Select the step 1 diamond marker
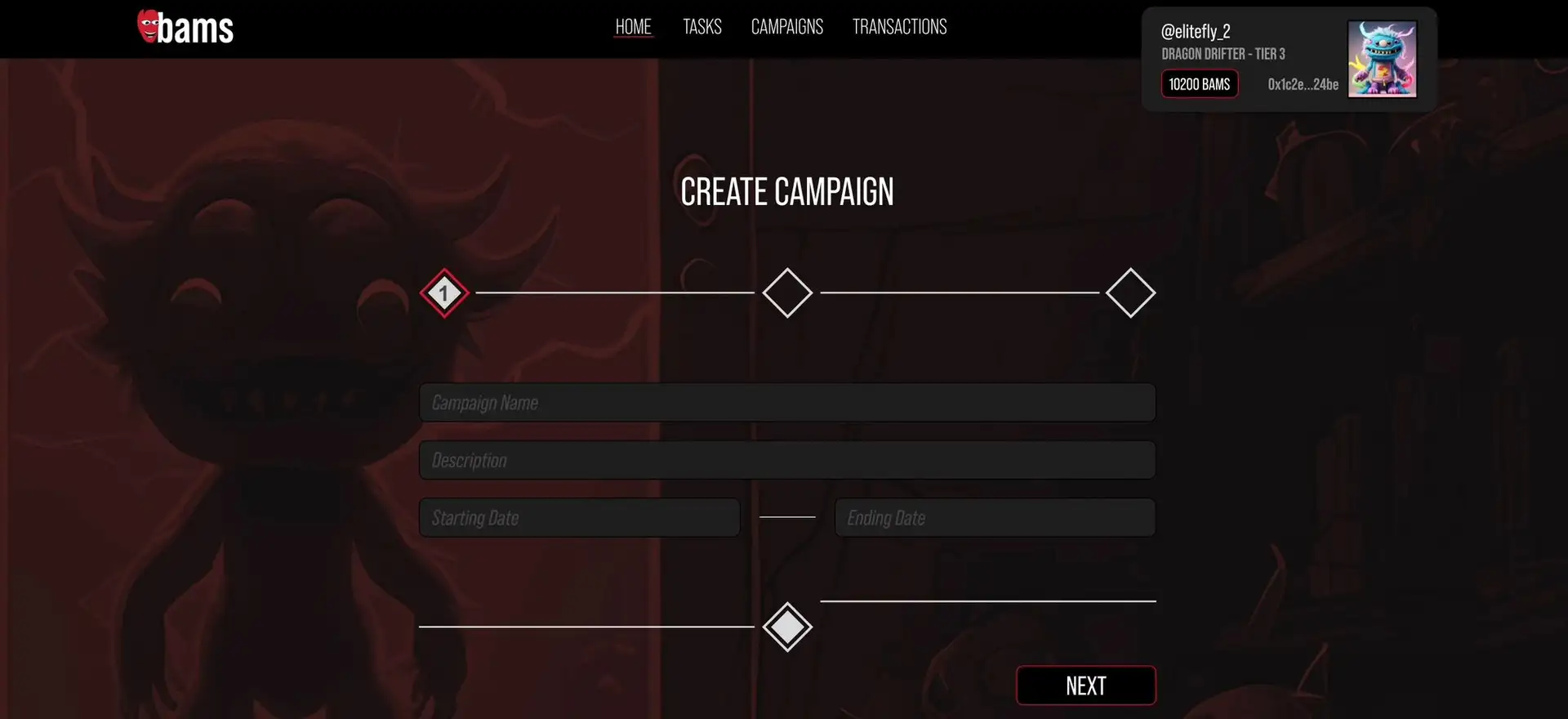The width and height of the screenshot is (1568, 719). pos(444,293)
